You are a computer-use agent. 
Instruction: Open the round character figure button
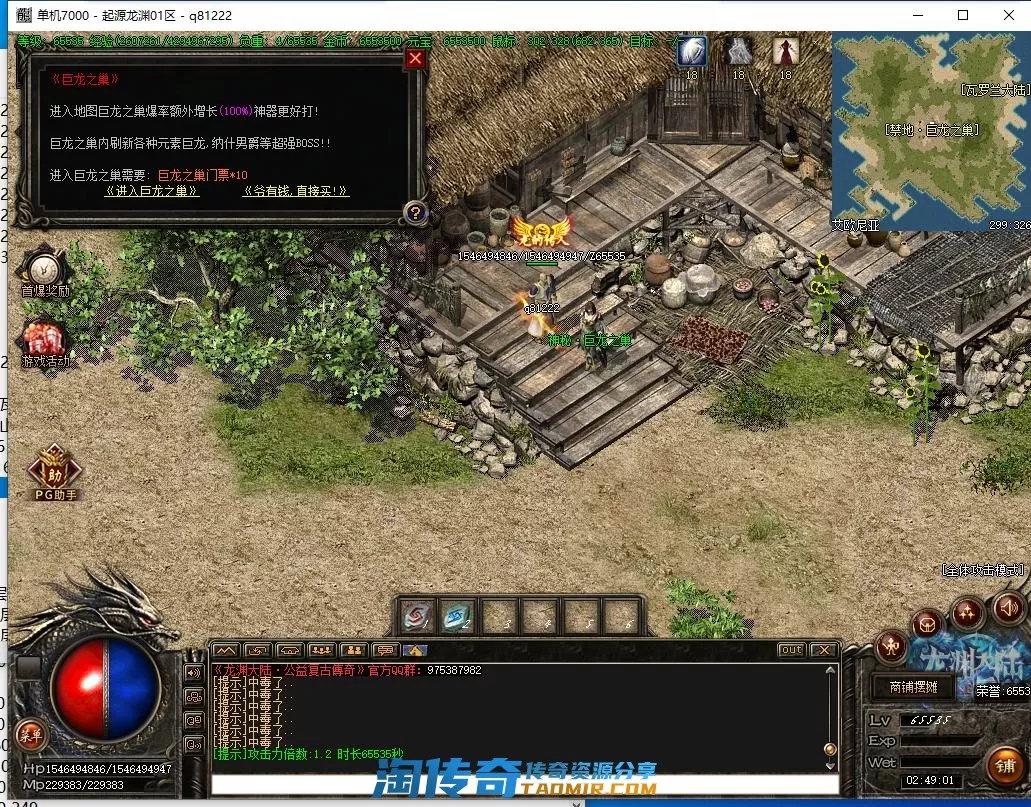[x=890, y=647]
